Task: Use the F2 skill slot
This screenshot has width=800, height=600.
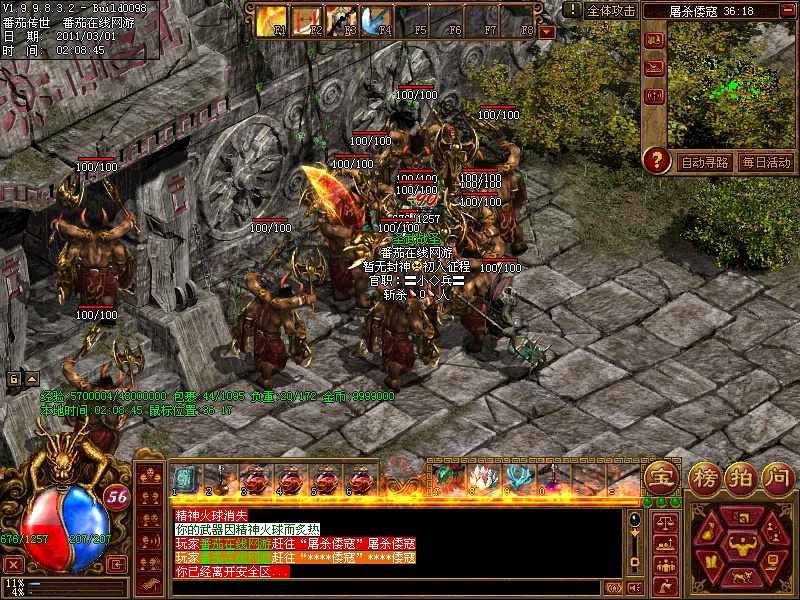Action: (308, 20)
